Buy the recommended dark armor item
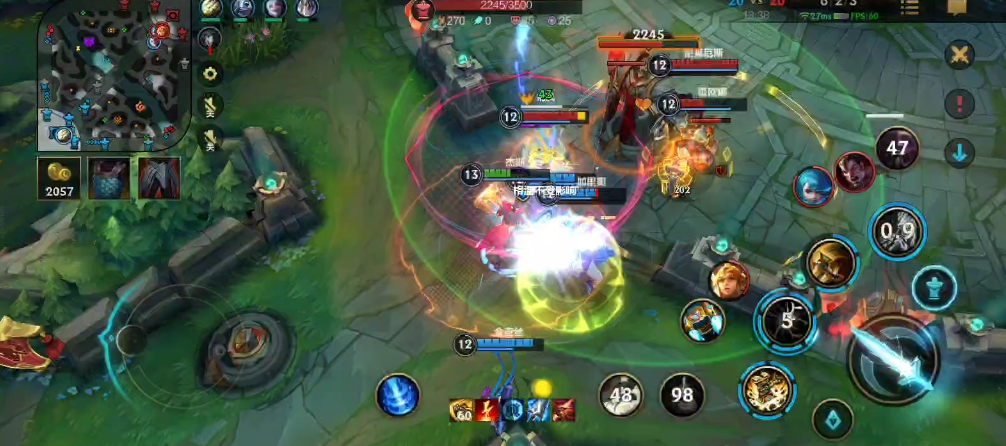Image resolution: width=1006 pixels, height=446 pixels. pyautogui.click(x=159, y=178)
